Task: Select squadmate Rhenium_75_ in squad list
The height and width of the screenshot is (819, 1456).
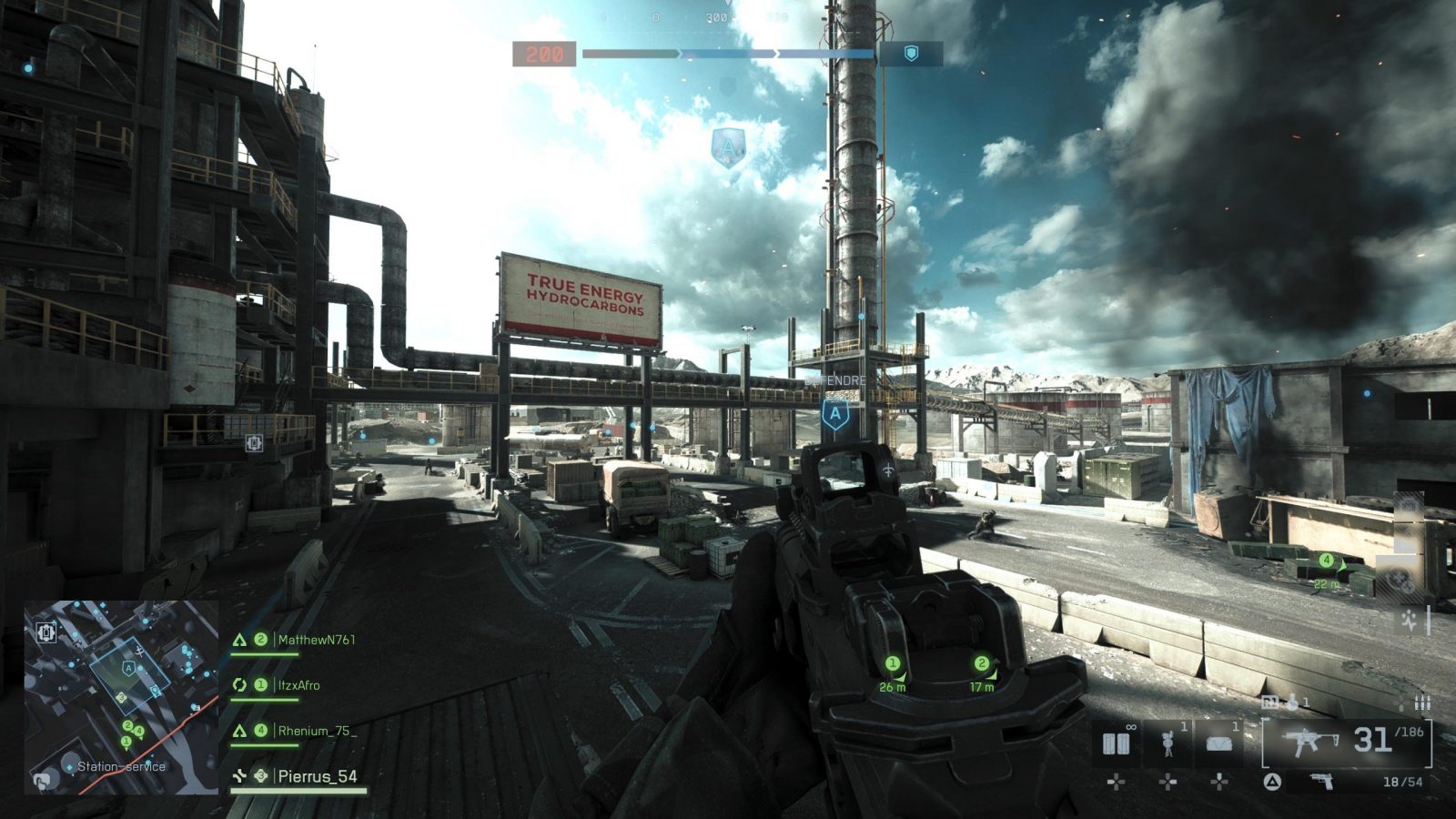Action: point(316,731)
